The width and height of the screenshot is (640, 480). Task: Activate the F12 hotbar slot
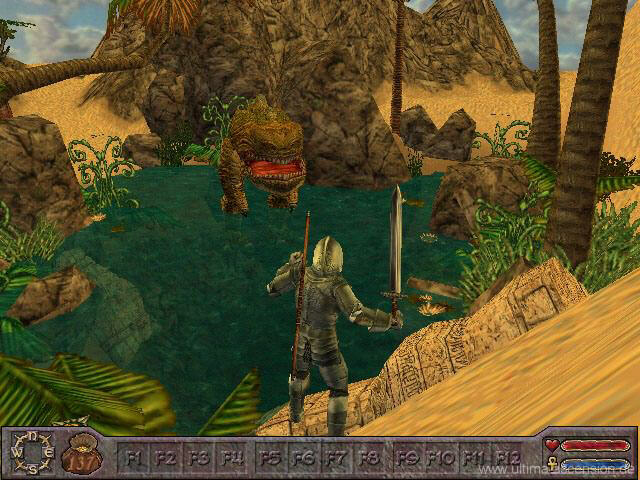point(508,457)
